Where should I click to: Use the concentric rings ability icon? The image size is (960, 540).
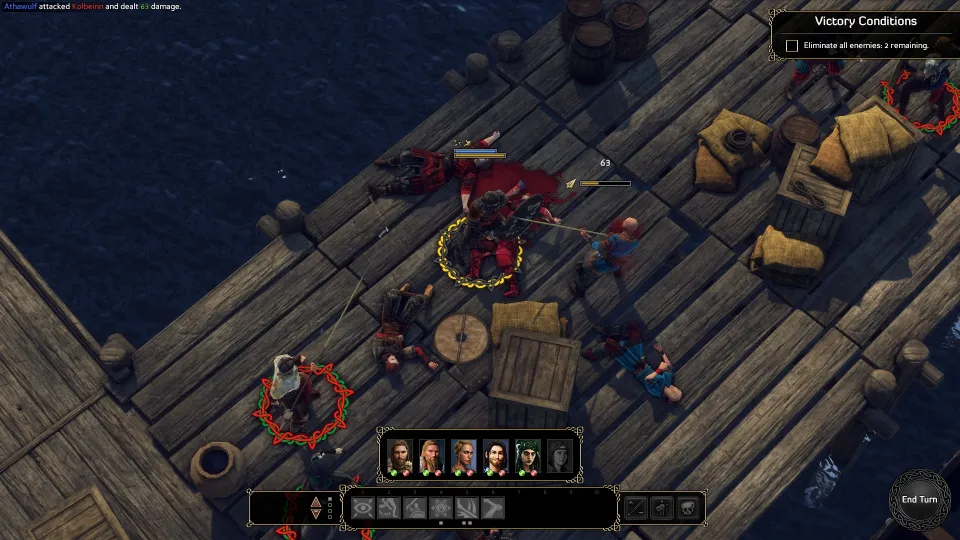440,508
